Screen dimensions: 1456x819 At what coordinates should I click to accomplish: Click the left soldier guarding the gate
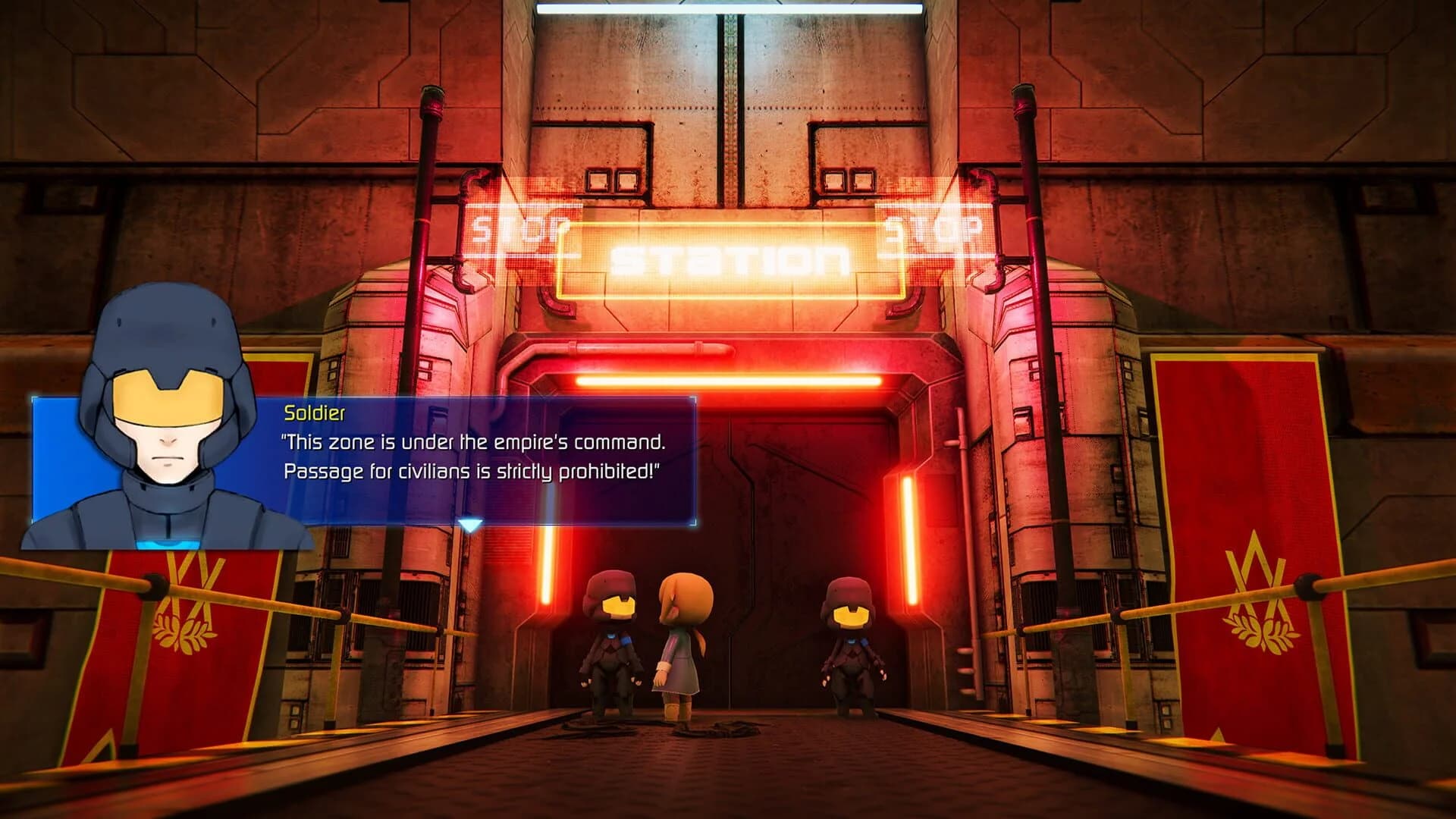pyautogui.click(x=610, y=648)
